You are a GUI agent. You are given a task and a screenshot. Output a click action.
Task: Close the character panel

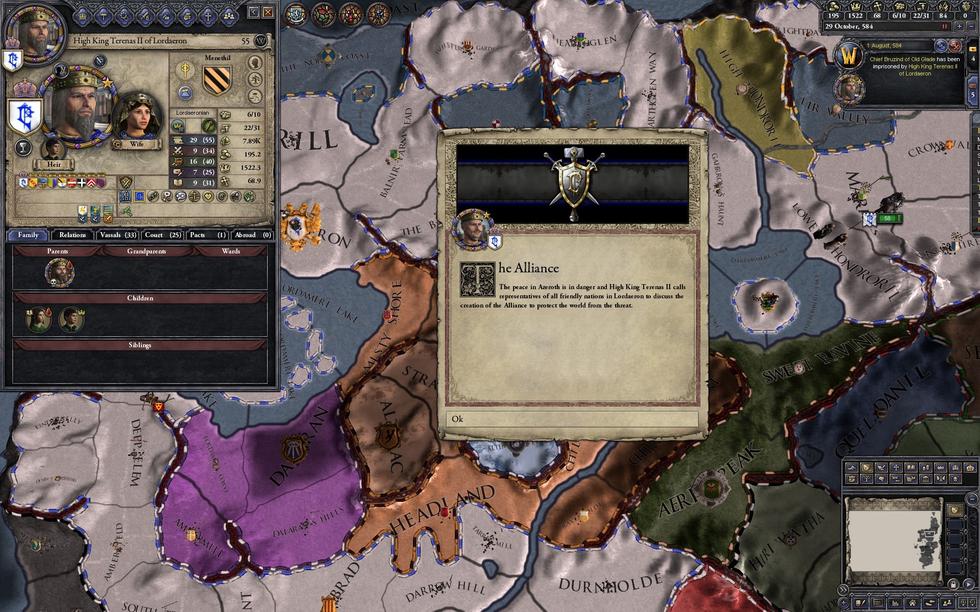click(267, 12)
